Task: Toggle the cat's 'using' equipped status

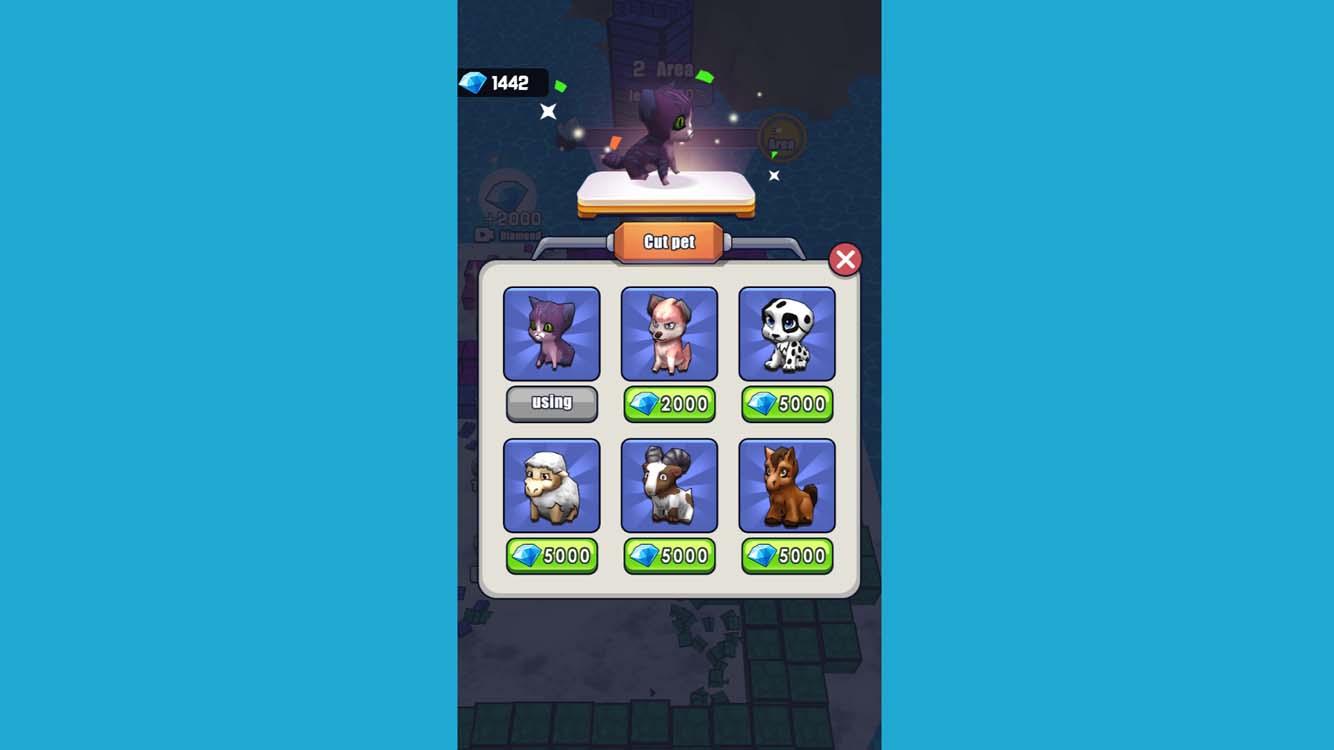Action: point(552,404)
